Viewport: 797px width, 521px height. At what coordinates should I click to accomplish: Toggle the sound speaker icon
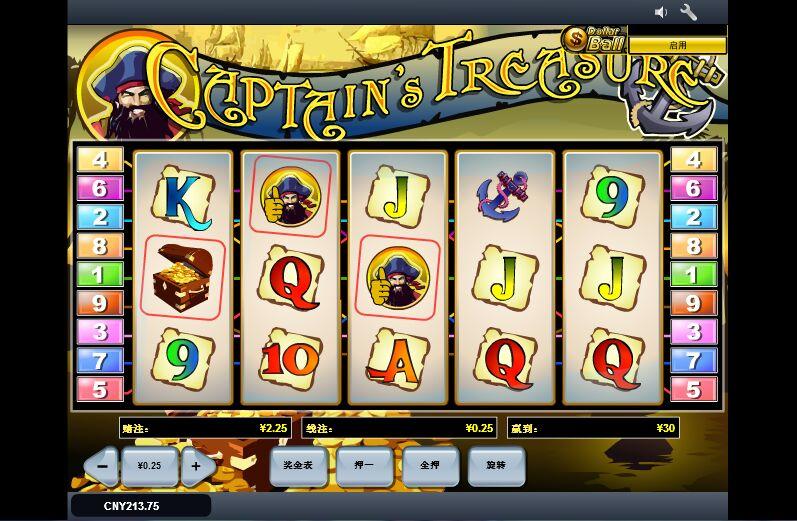661,12
